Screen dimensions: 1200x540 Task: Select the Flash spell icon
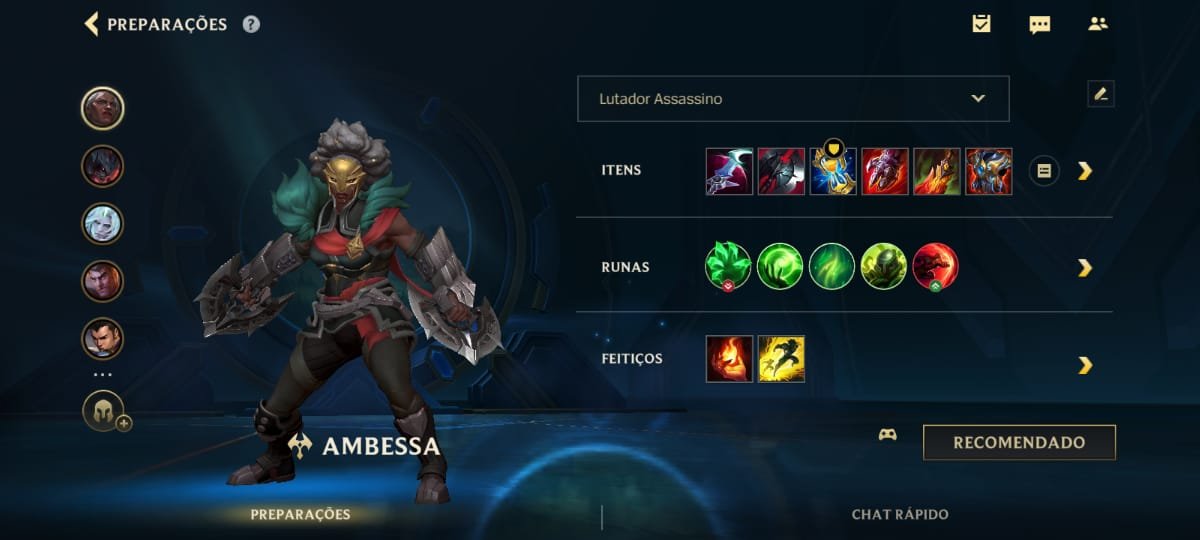click(x=781, y=359)
